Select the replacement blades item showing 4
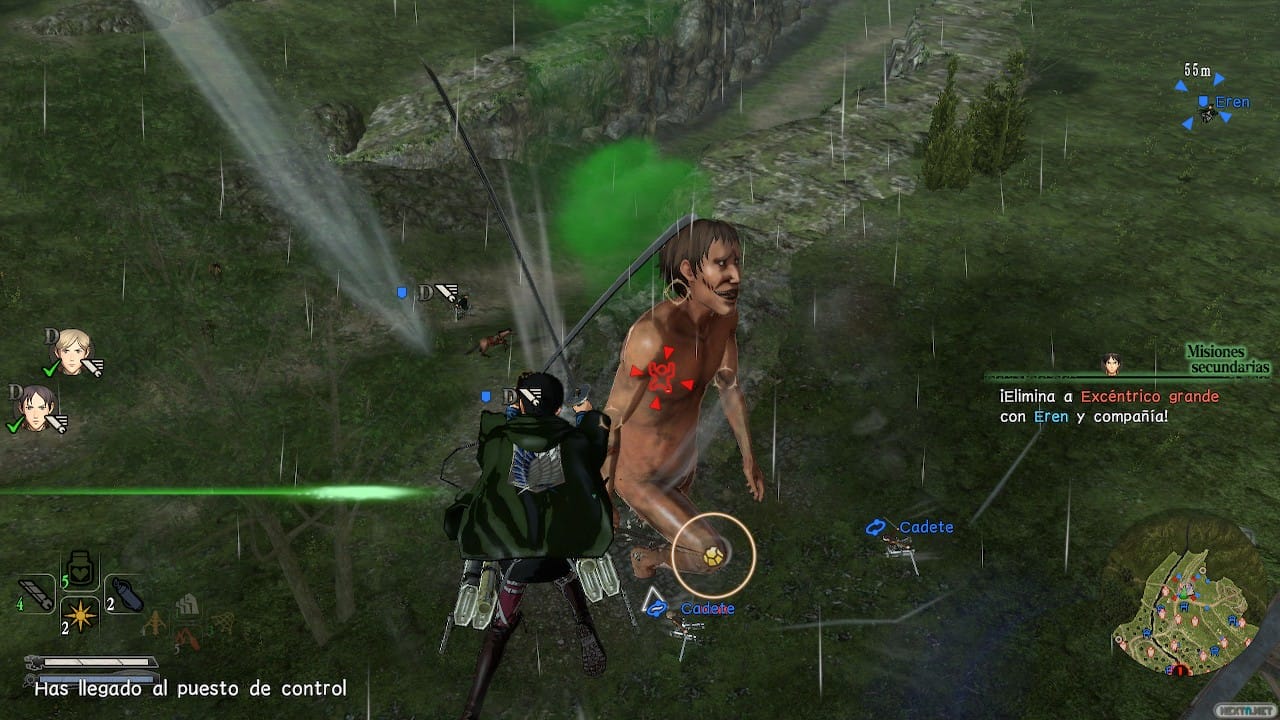This screenshot has width=1280, height=720. click(x=36, y=592)
